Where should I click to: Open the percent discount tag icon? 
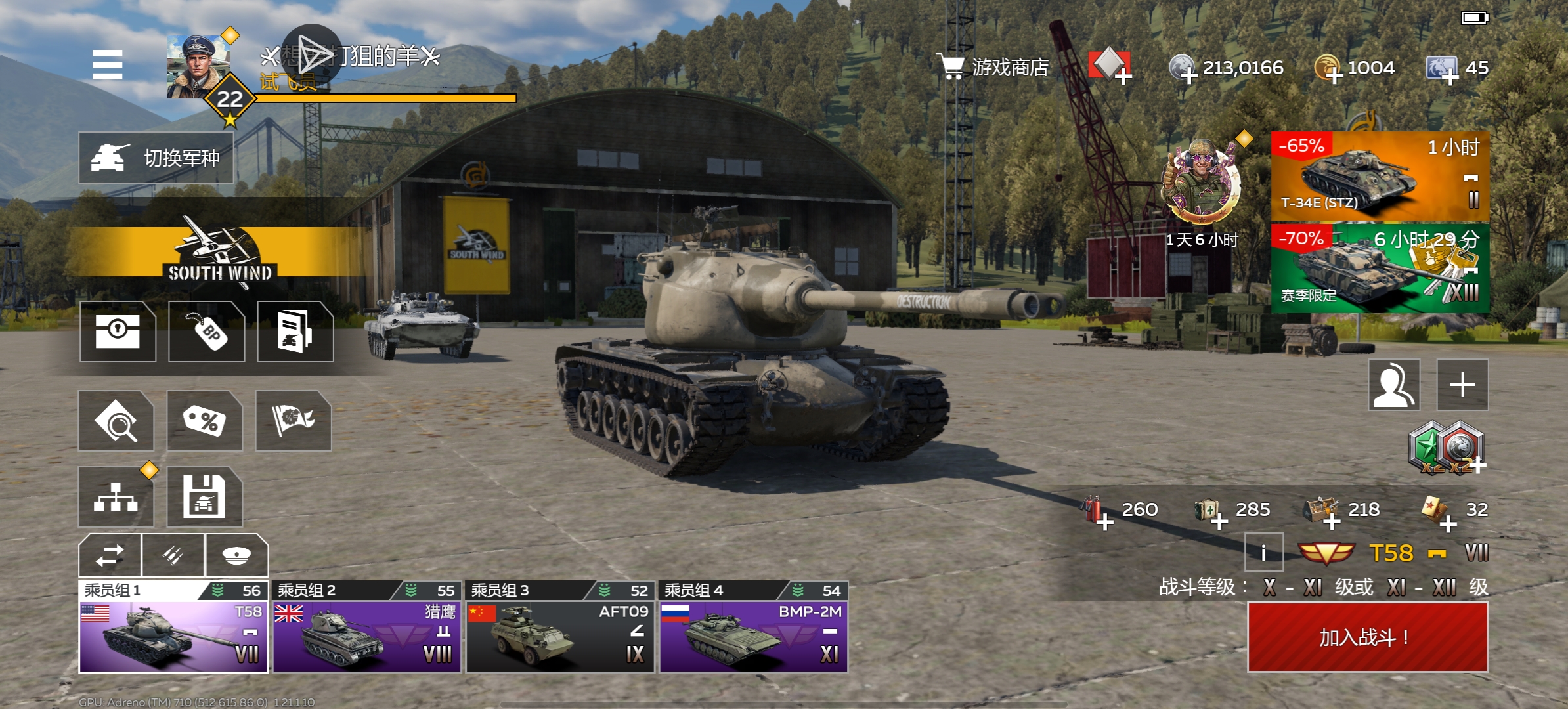[204, 421]
